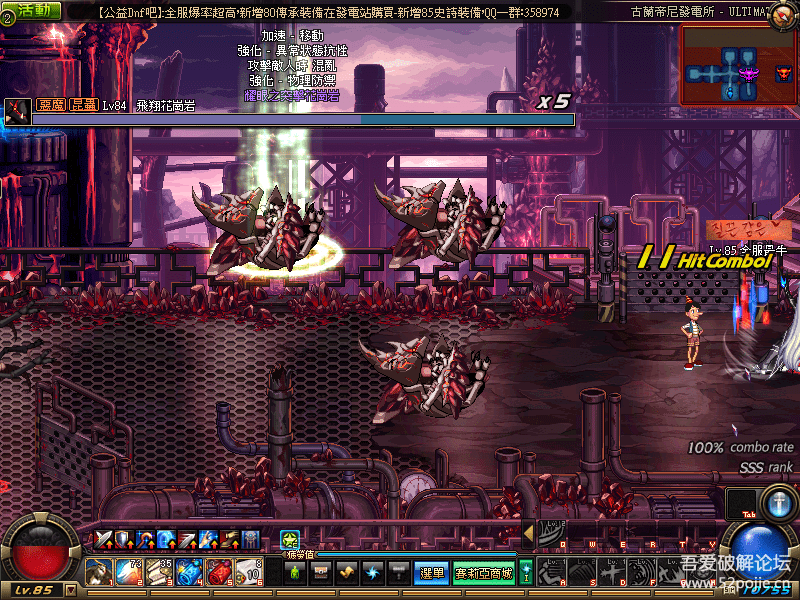
Task: Click the green star buff icon
Action: tap(290, 540)
